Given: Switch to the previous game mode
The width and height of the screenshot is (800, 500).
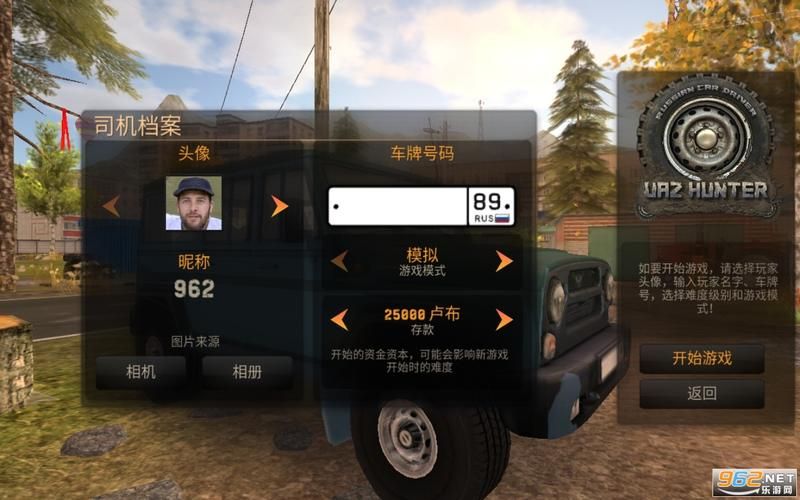Looking at the screenshot, I should coord(340,262).
